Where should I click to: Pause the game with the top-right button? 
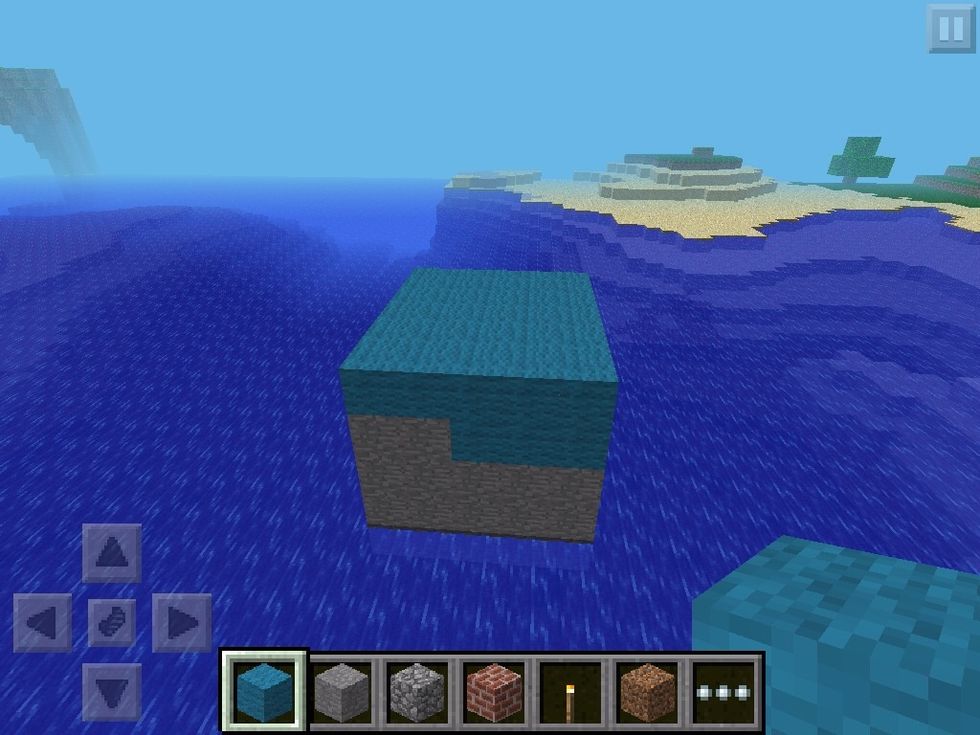(x=949, y=28)
